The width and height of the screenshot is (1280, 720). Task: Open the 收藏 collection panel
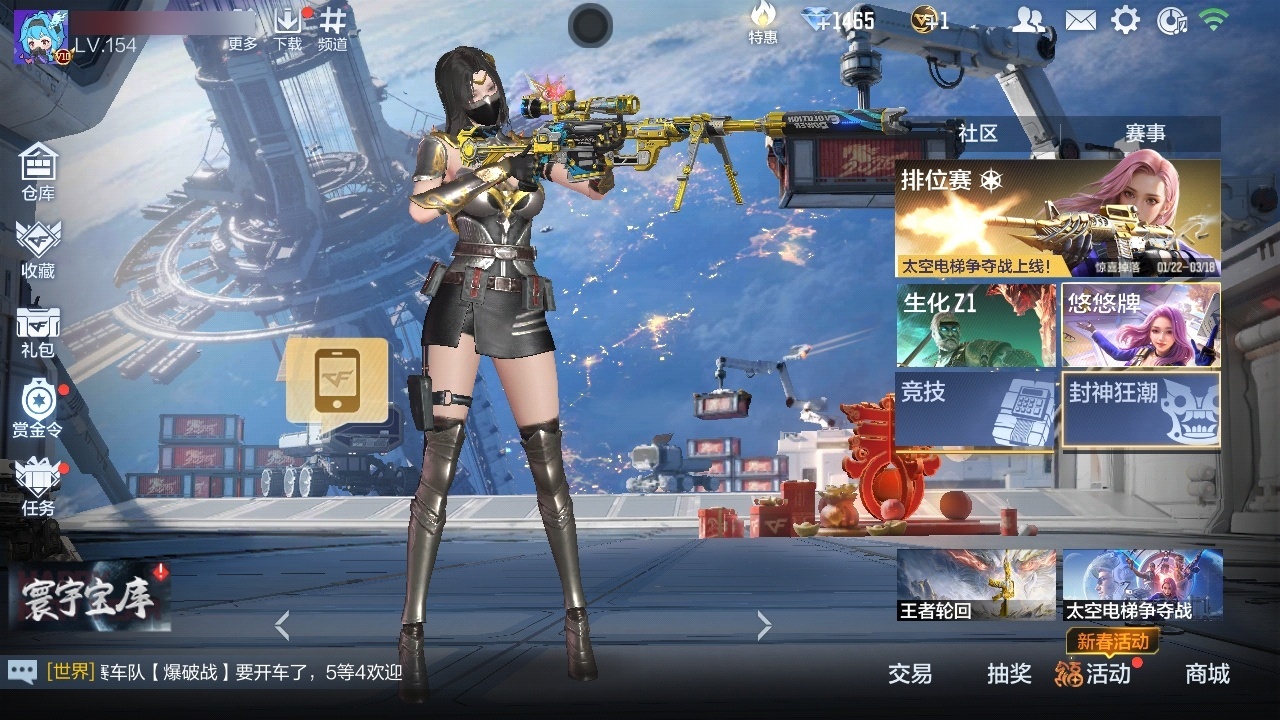coord(37,245)
